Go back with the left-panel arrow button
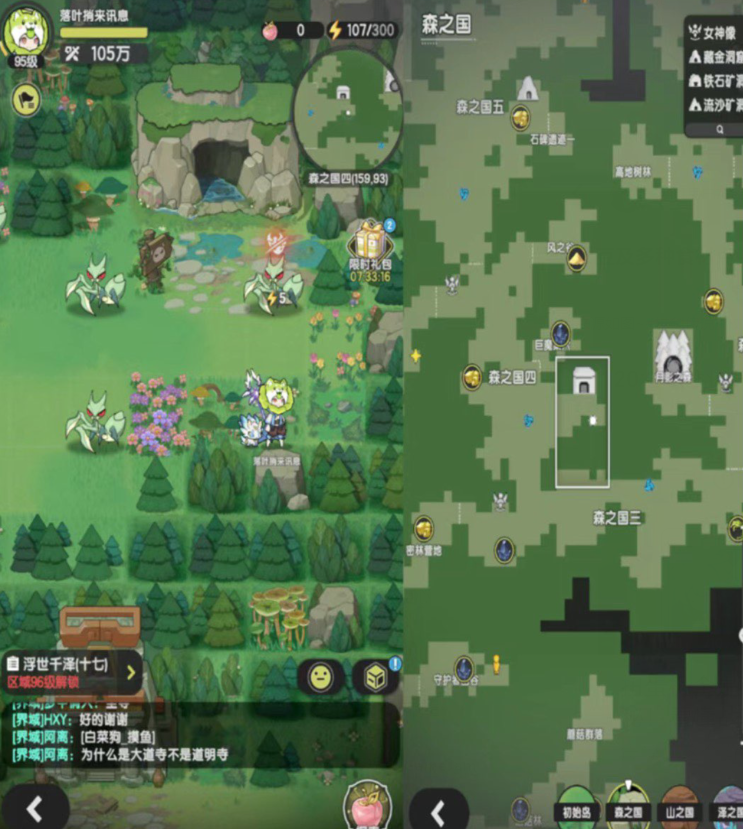Viewport: 743px width, 829px height. point(34,808)
